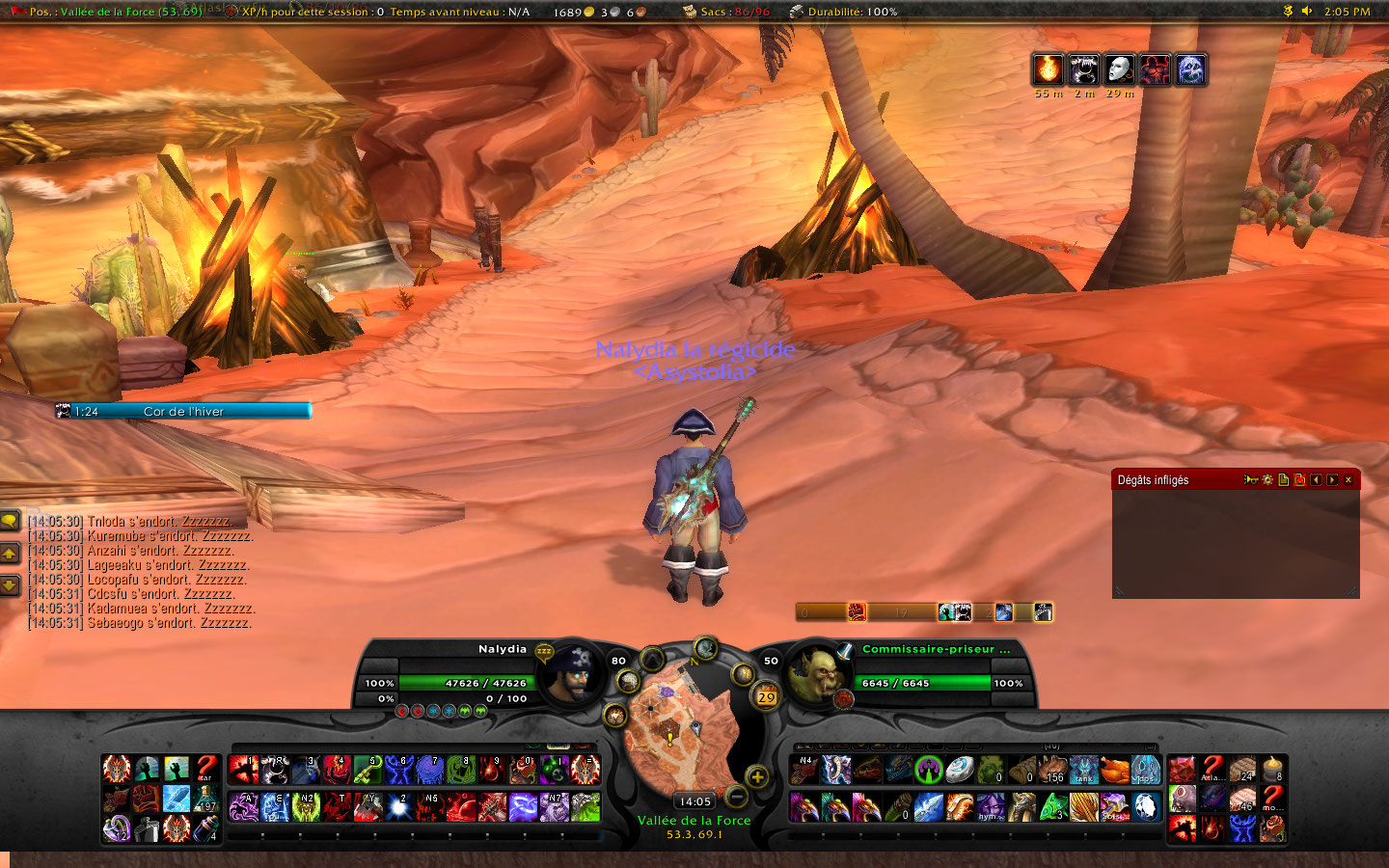Click the quest exclamation mark on the minimap
Viewport: 1389px width, 868px height.
coord(669,739)
